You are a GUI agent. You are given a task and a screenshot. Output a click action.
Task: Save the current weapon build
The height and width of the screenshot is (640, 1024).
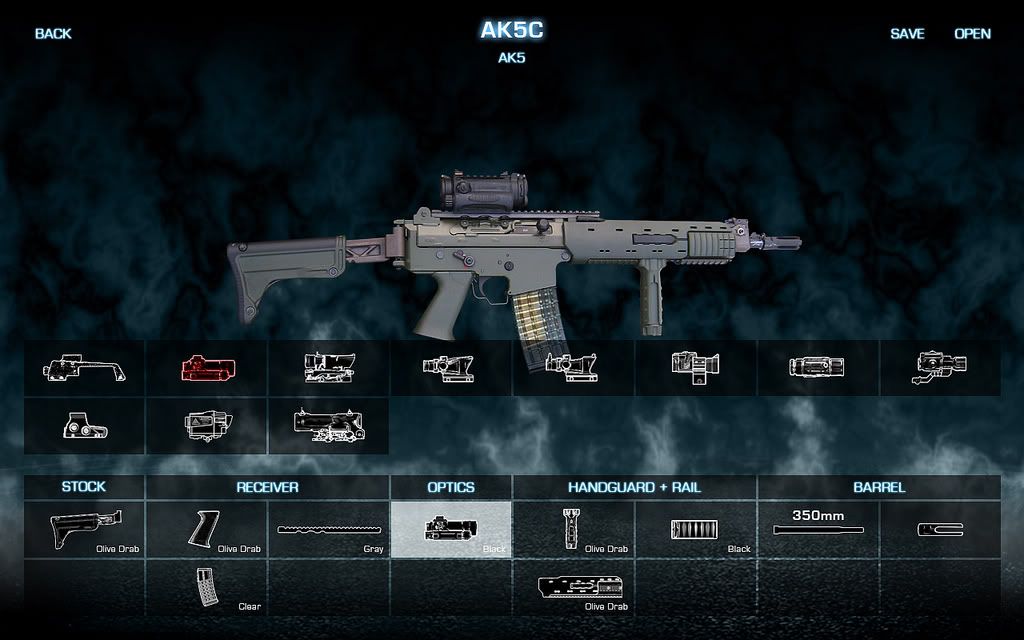coord(907,34)
